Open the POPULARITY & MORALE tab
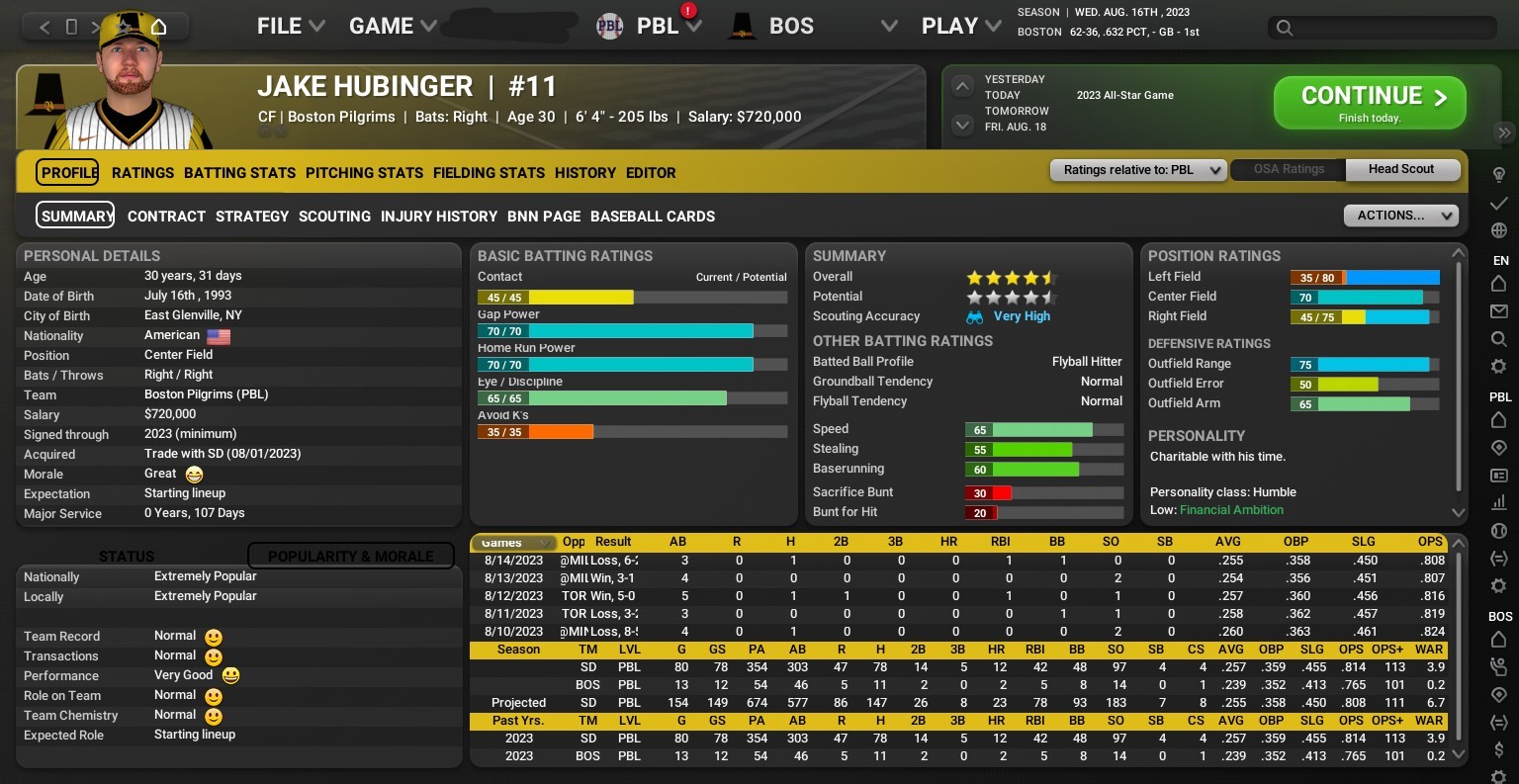 click(x=351, y=556)
